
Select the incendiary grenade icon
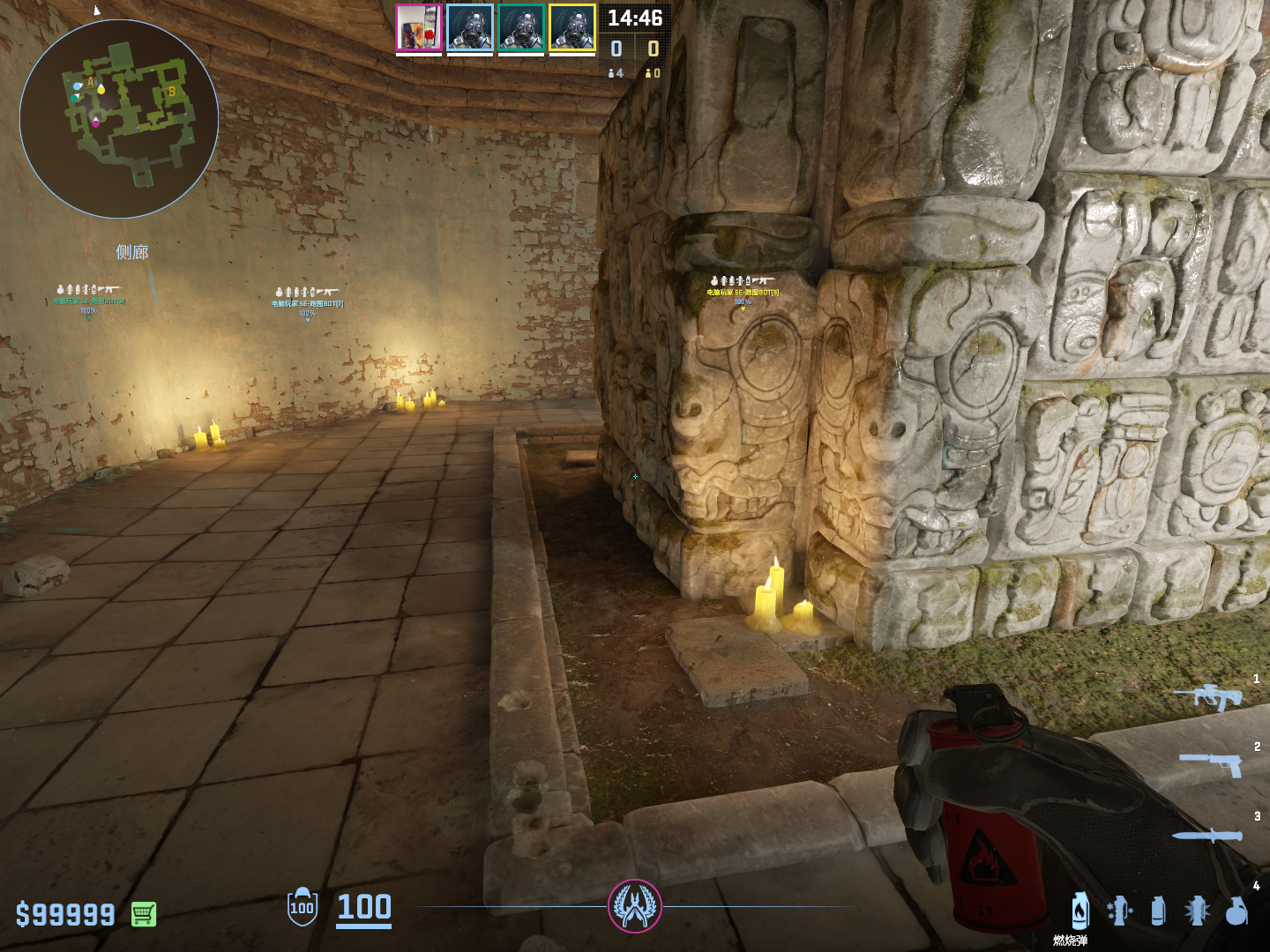tap(1080, 911)
